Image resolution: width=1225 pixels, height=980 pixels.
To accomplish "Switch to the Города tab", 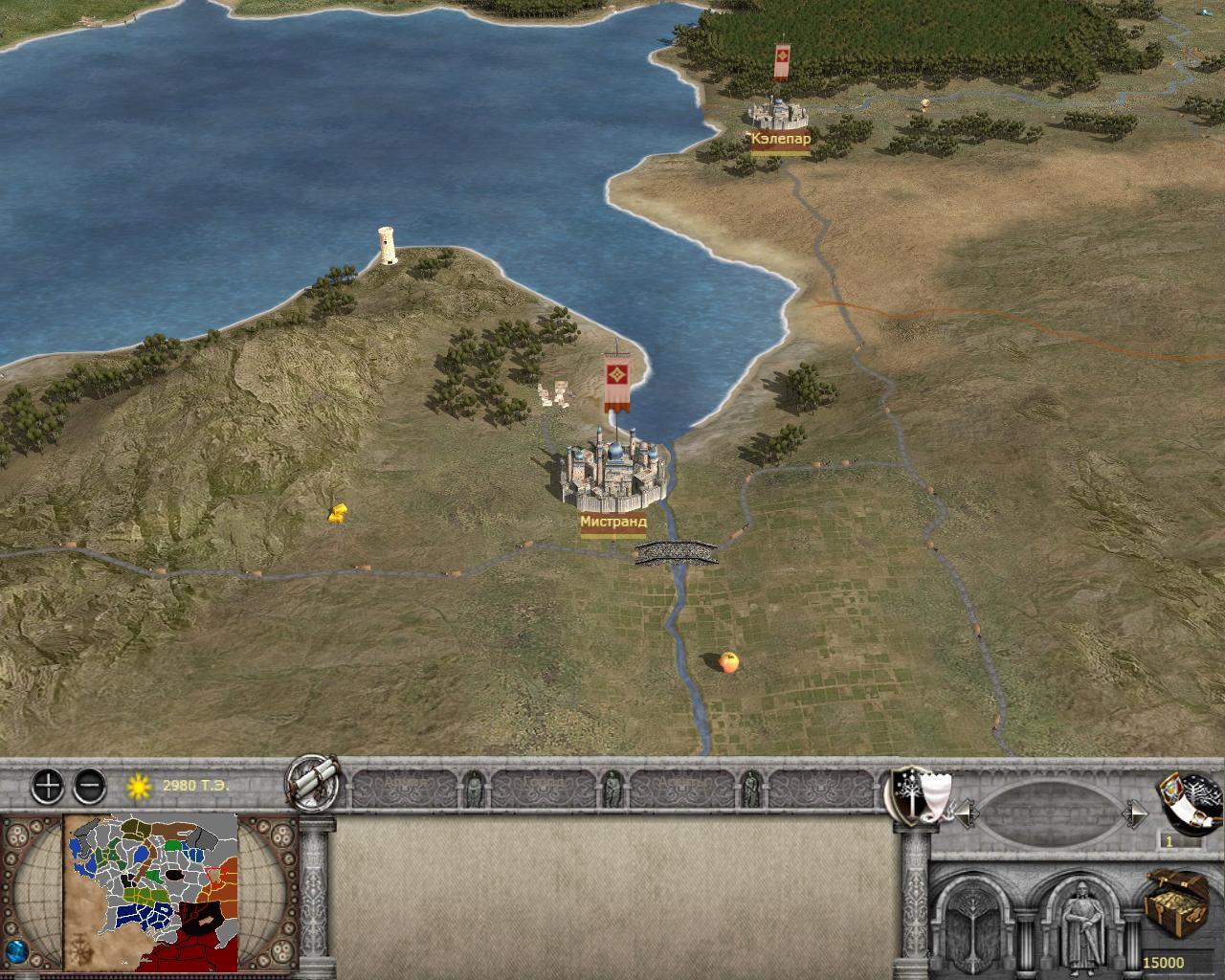I will click(544, 787).
